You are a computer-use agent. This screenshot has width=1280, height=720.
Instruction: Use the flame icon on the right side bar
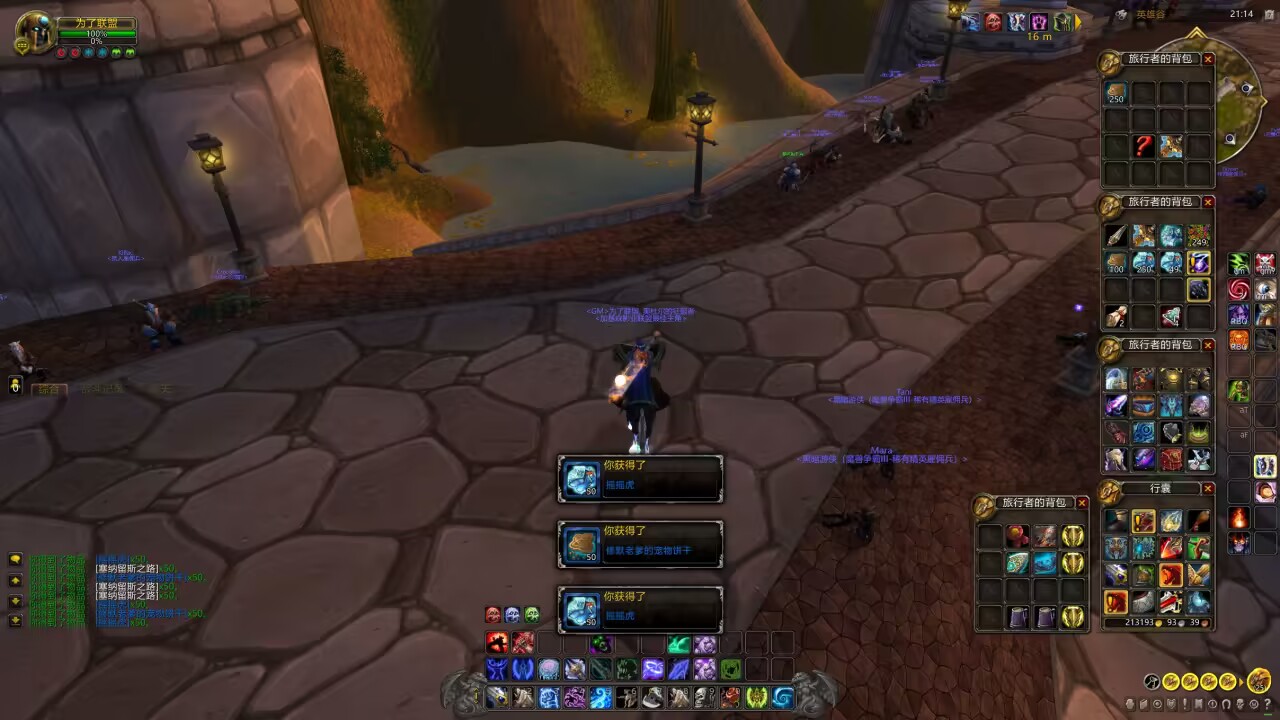point(1239,518)
